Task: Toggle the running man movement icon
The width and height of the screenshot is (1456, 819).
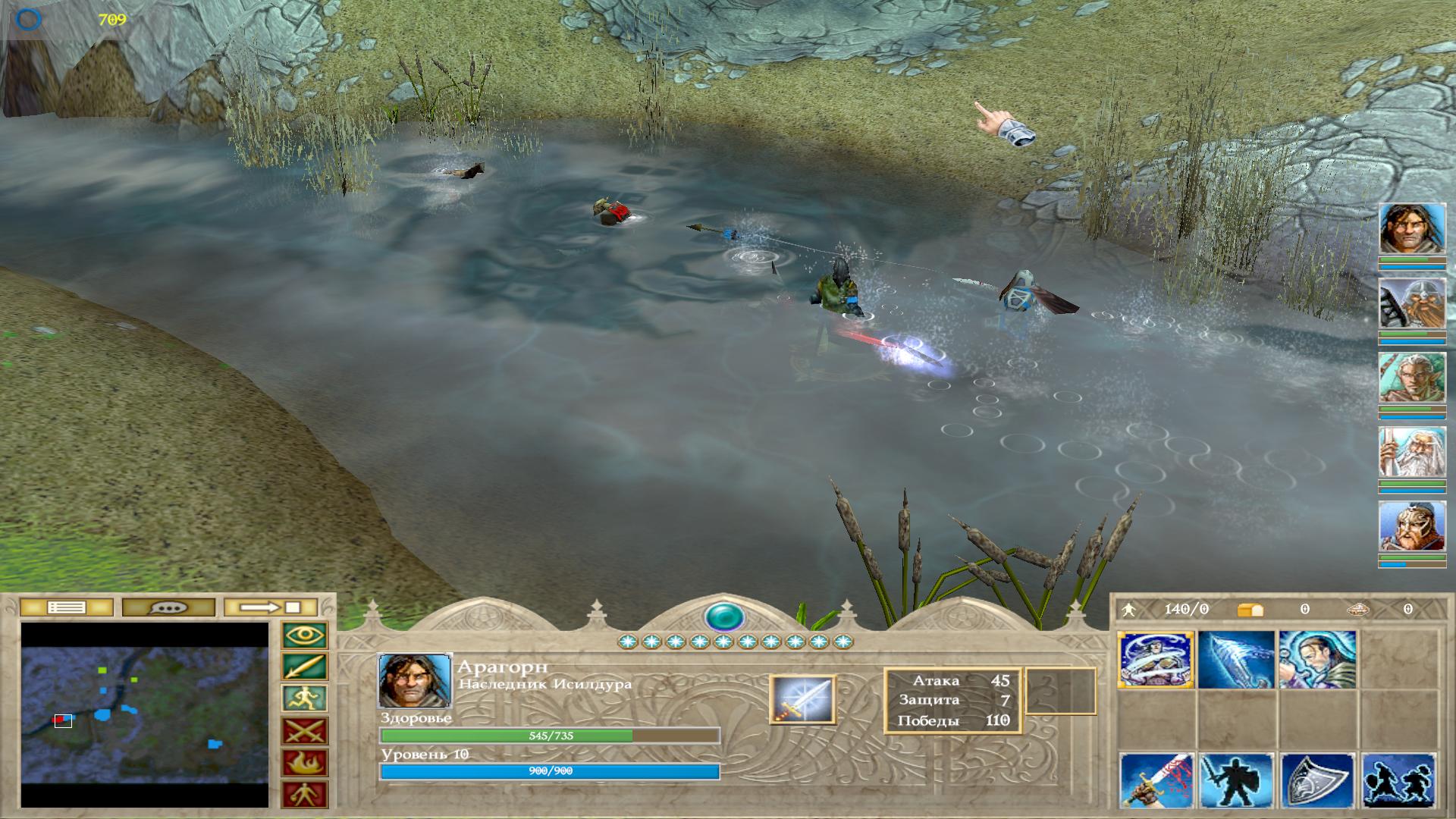Action: pos(305,698)
